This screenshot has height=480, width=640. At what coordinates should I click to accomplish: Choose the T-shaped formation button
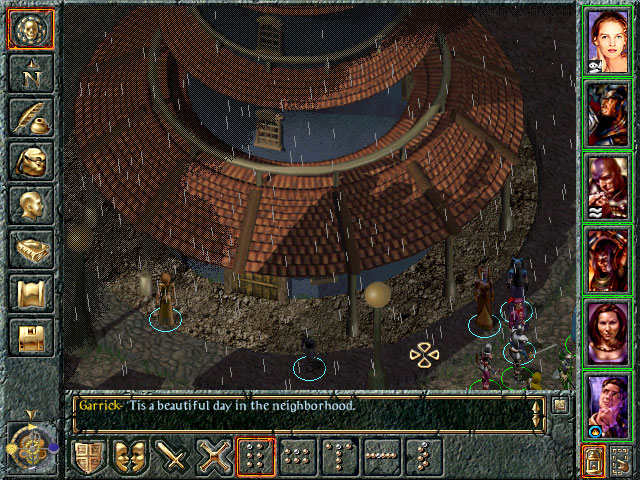click(x=340, y=456)
